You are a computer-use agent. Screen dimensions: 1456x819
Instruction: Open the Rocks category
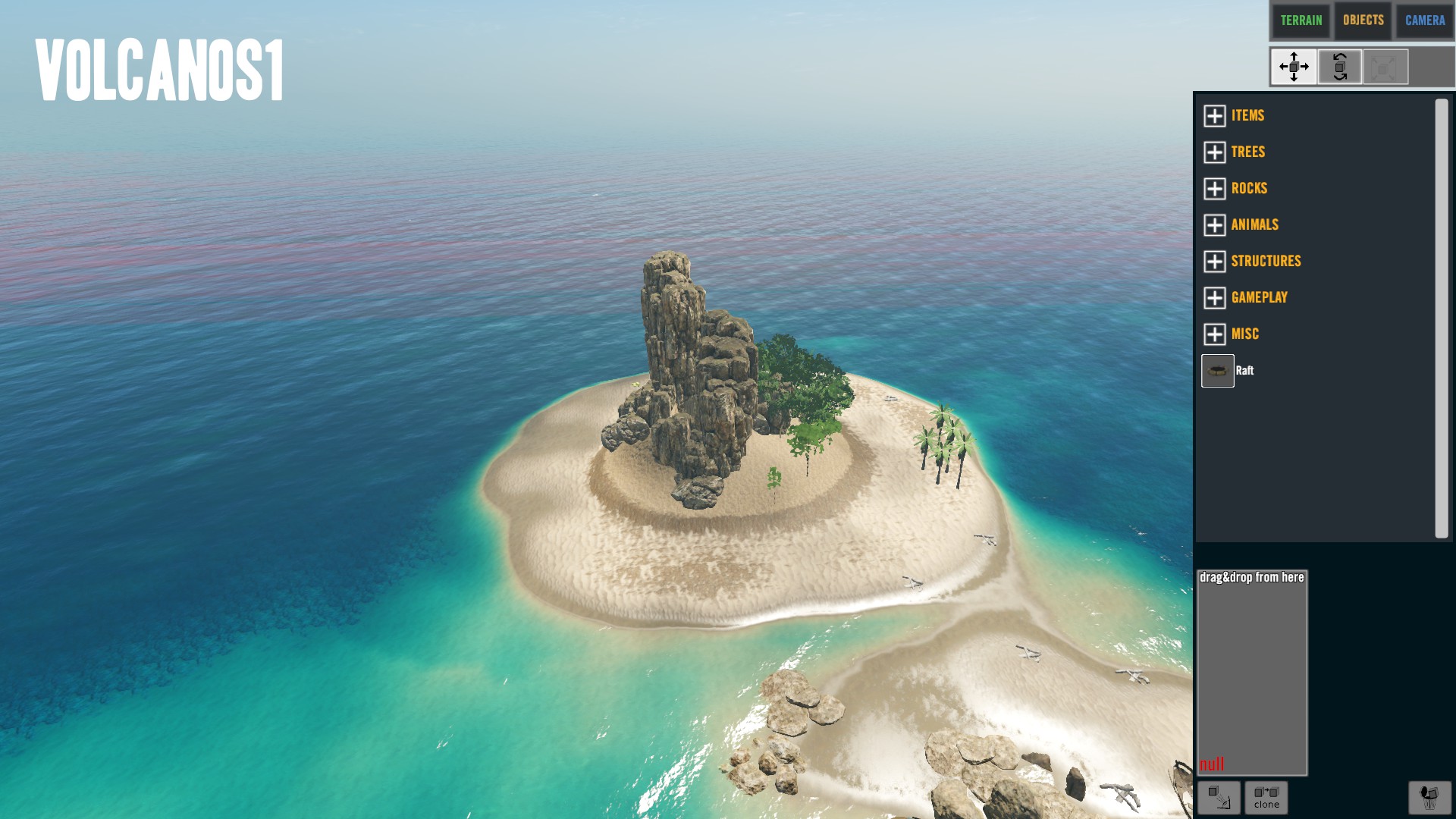click(1215, 188)
